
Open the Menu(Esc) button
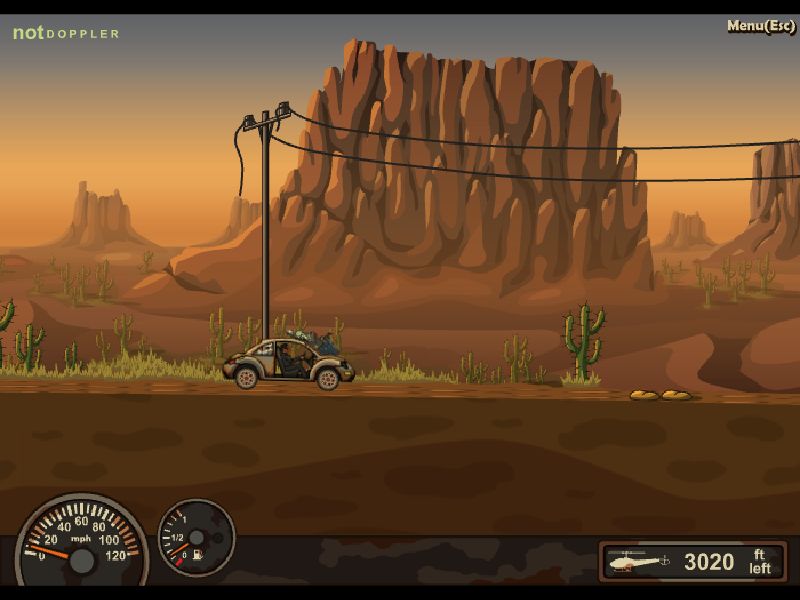pyautogui.click(x=760, y=26)
